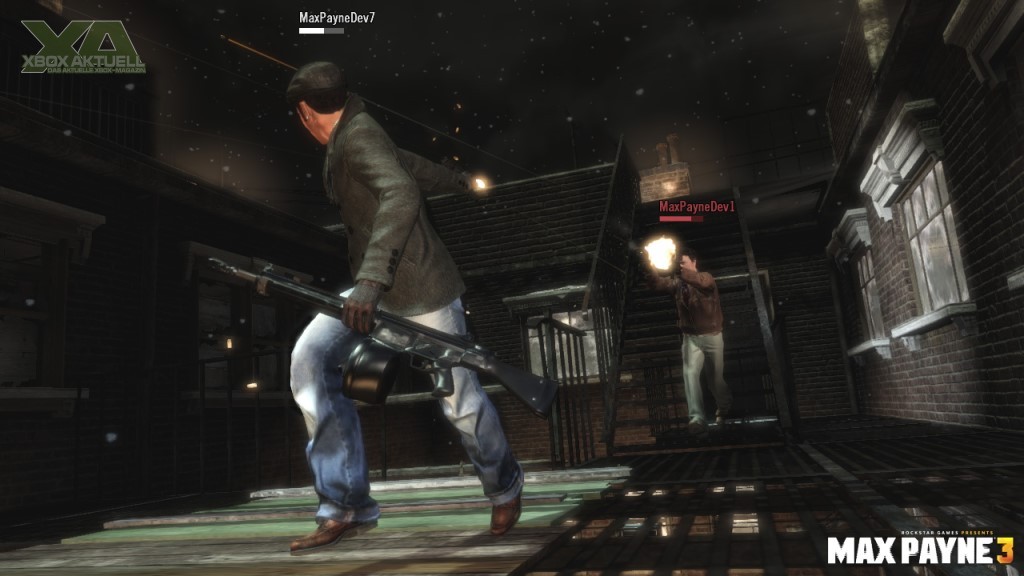Click the Max Payne 3 logo
This screenshot has width=1024, height=576.
919,549
